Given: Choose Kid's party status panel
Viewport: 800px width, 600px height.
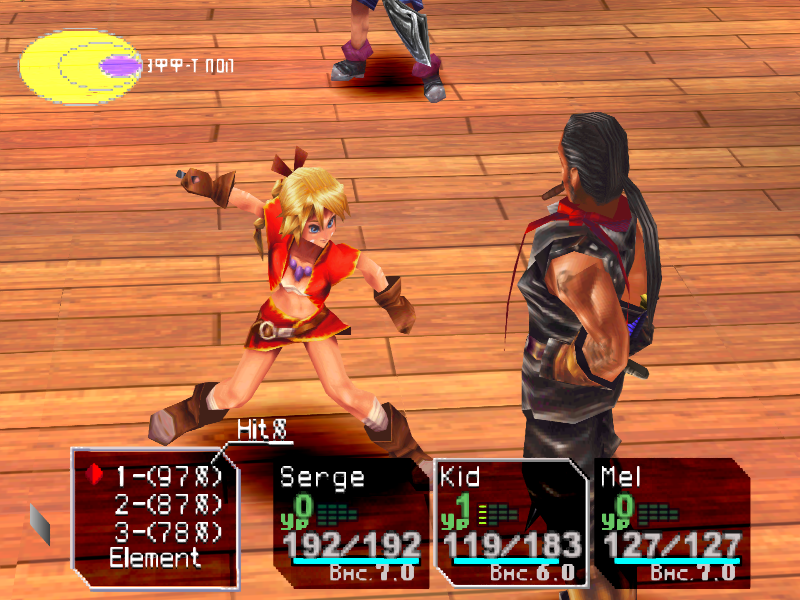Looking at the screenshot, I should click(510, 521).
